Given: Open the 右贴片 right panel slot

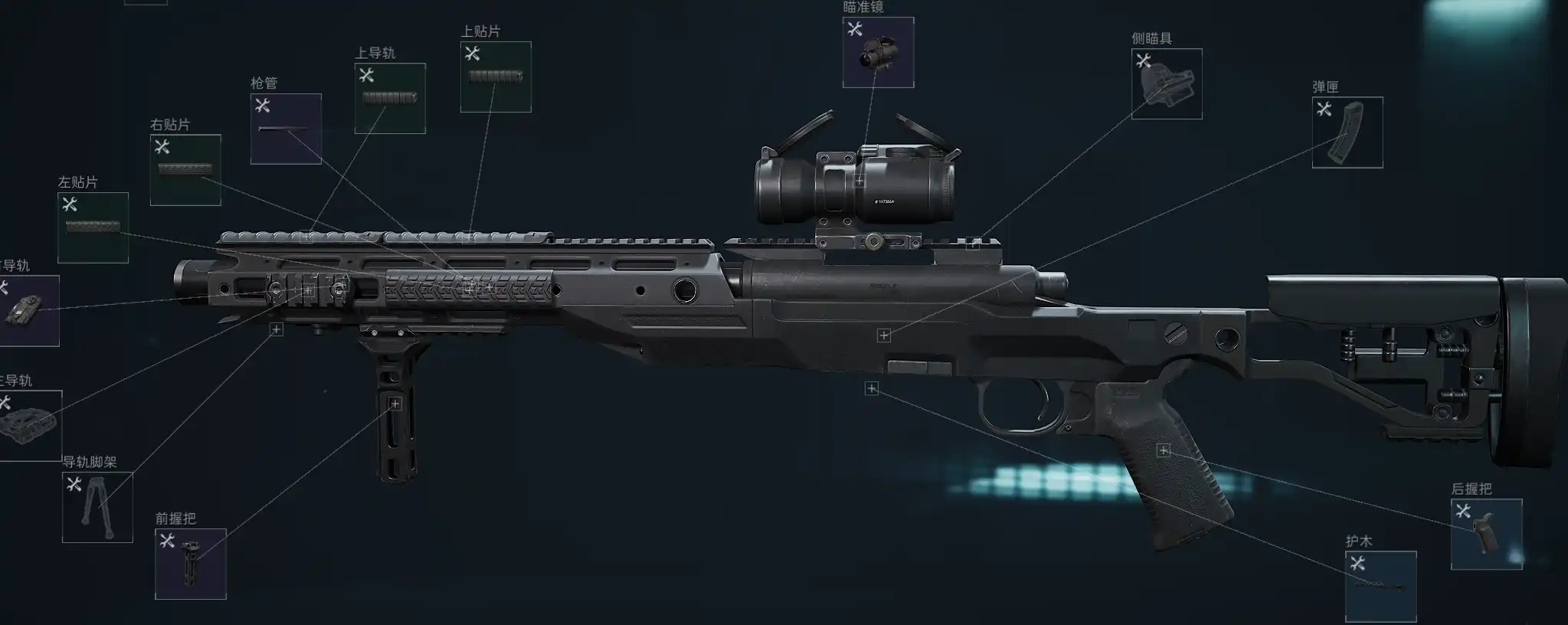Looking at the screenshot, I should [185, 169].
